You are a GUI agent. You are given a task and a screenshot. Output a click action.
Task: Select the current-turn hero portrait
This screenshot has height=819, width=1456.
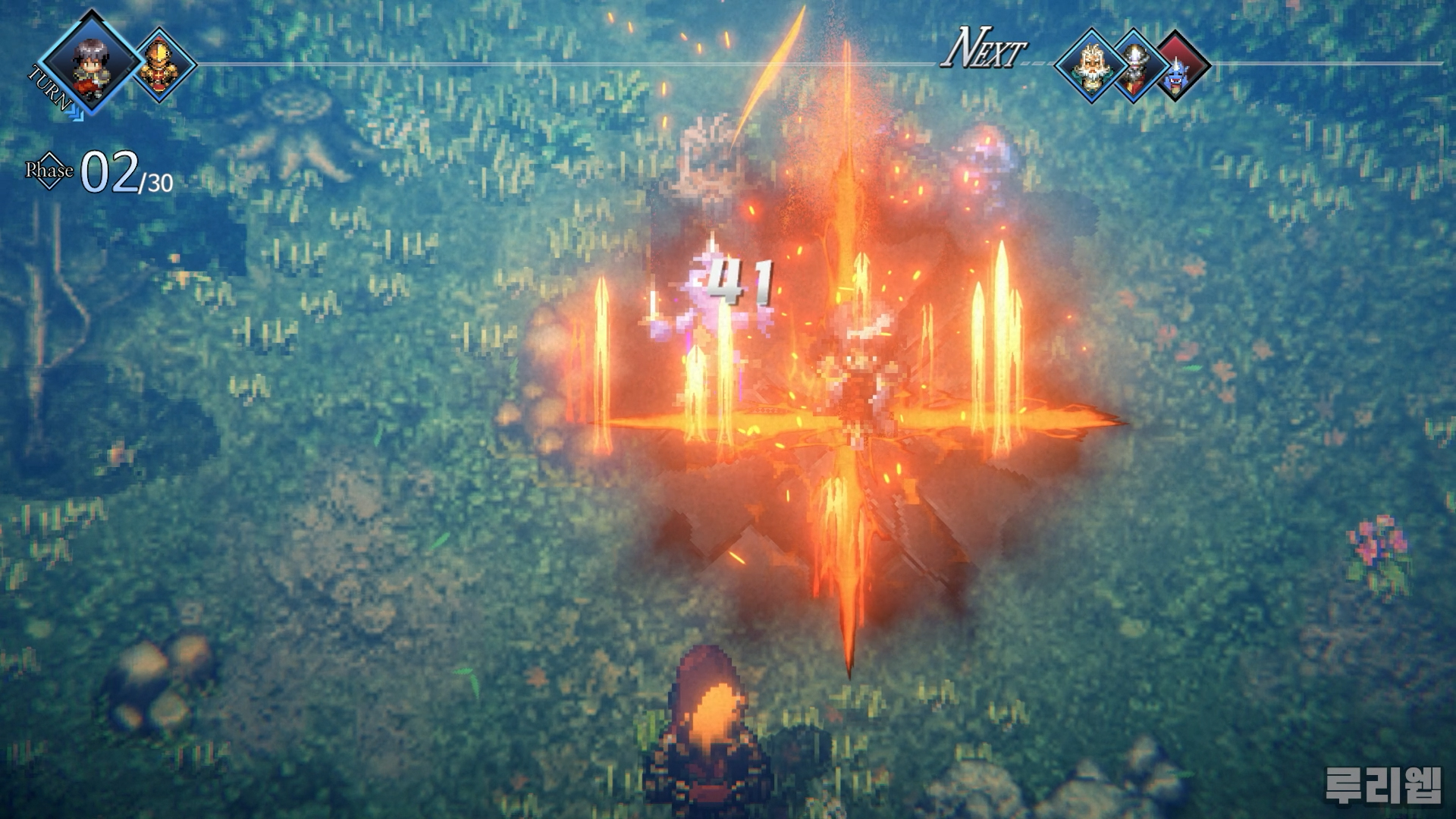coord(89,63)
